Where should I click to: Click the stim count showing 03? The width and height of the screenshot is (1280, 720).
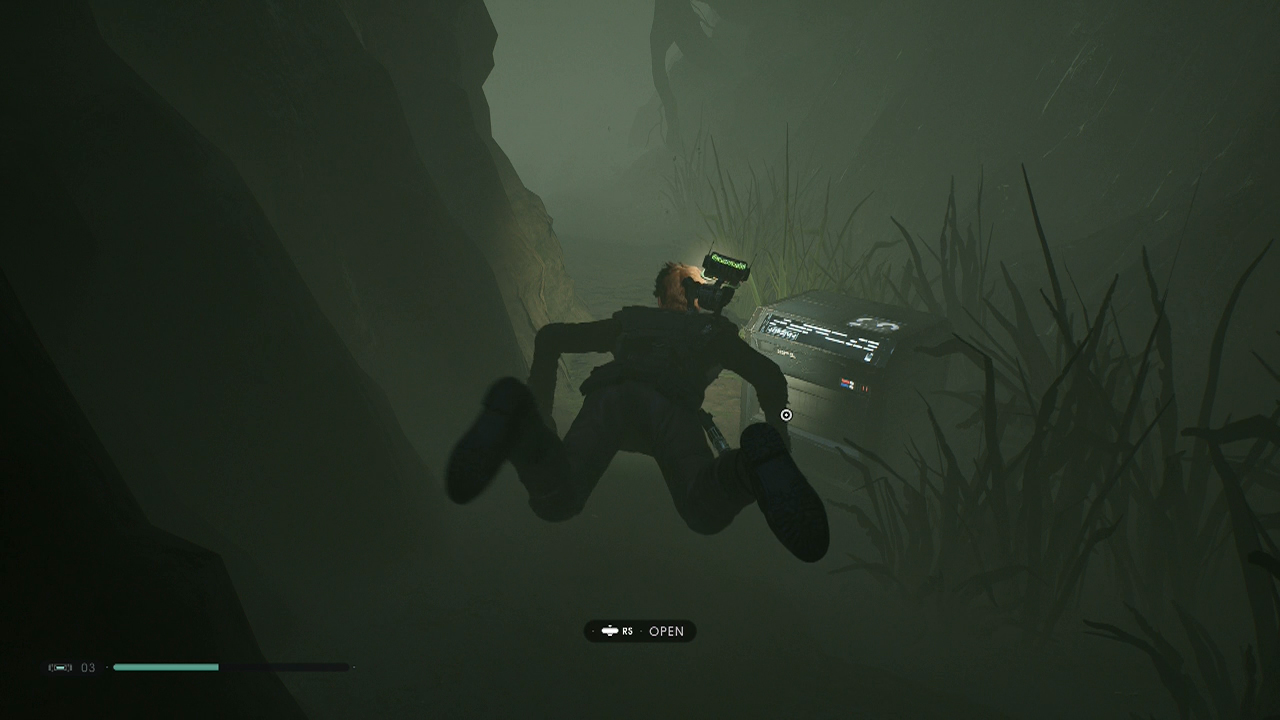point(87,667)
